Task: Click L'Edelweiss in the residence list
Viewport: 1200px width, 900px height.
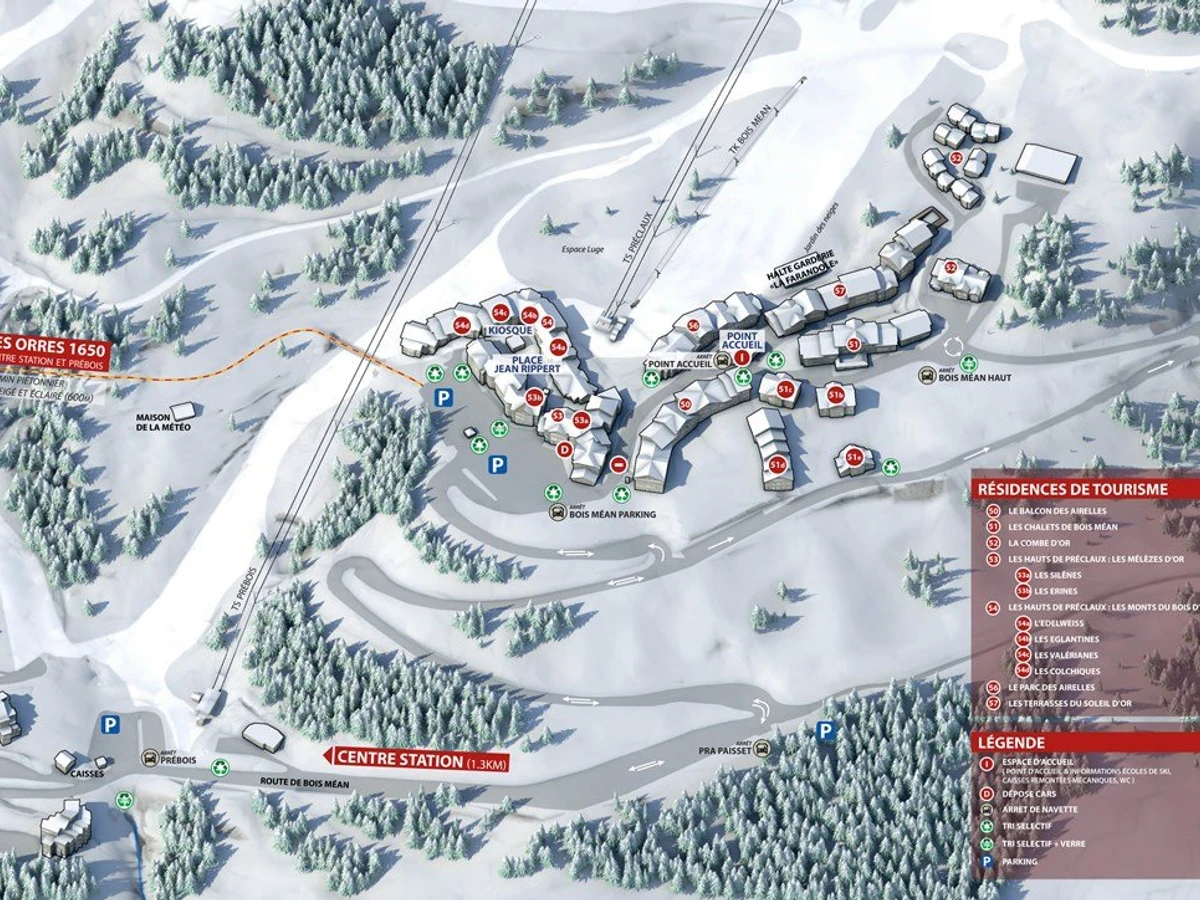Action: pyautogui.click(x=1064, y=623)
